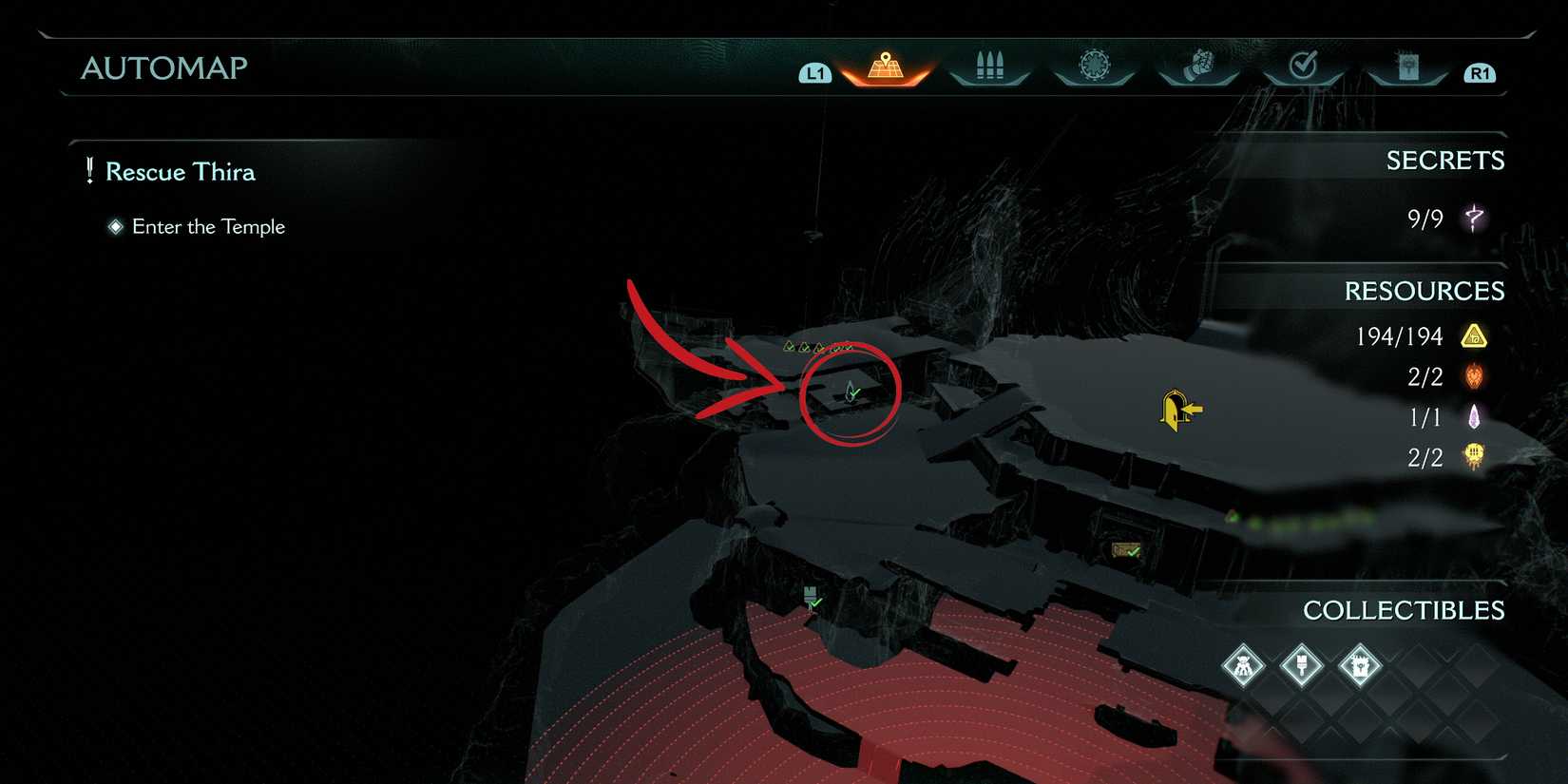Click the paintbrush collectible icon
Screen dimensions: 1568x784
(1301, 666)
